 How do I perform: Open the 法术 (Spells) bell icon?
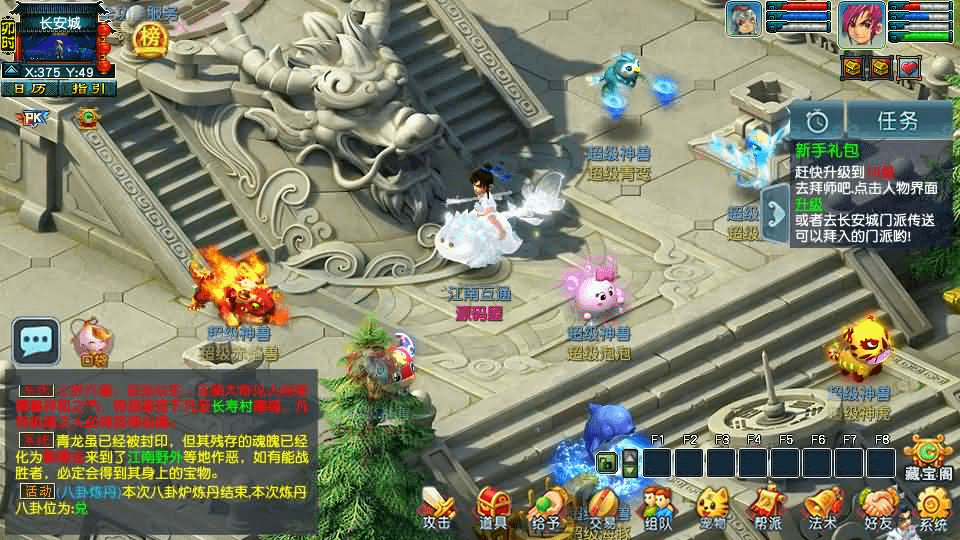pyautogui.click(x=823, y=506)
